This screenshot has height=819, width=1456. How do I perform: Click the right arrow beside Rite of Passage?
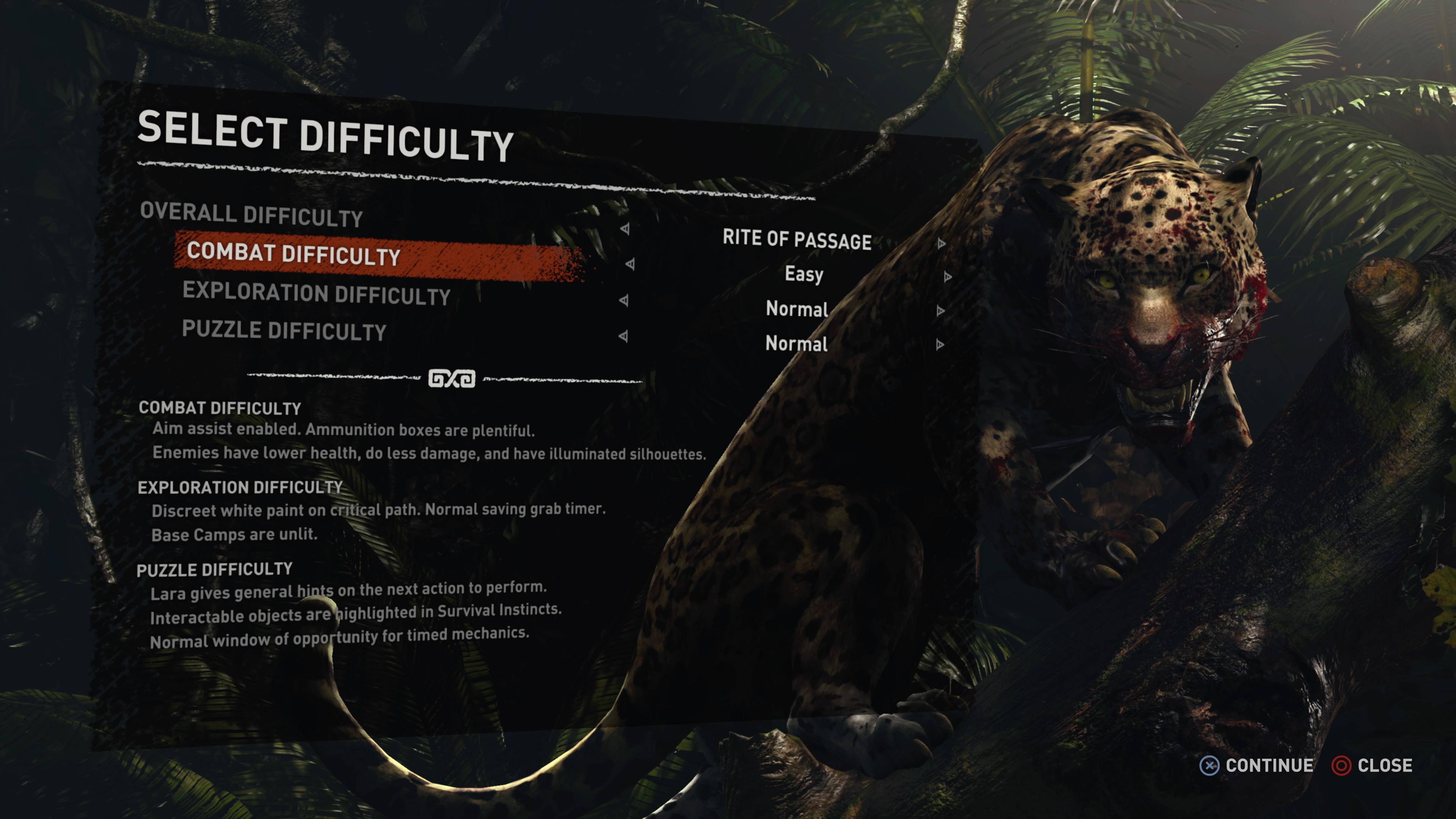tap(941, 243)
